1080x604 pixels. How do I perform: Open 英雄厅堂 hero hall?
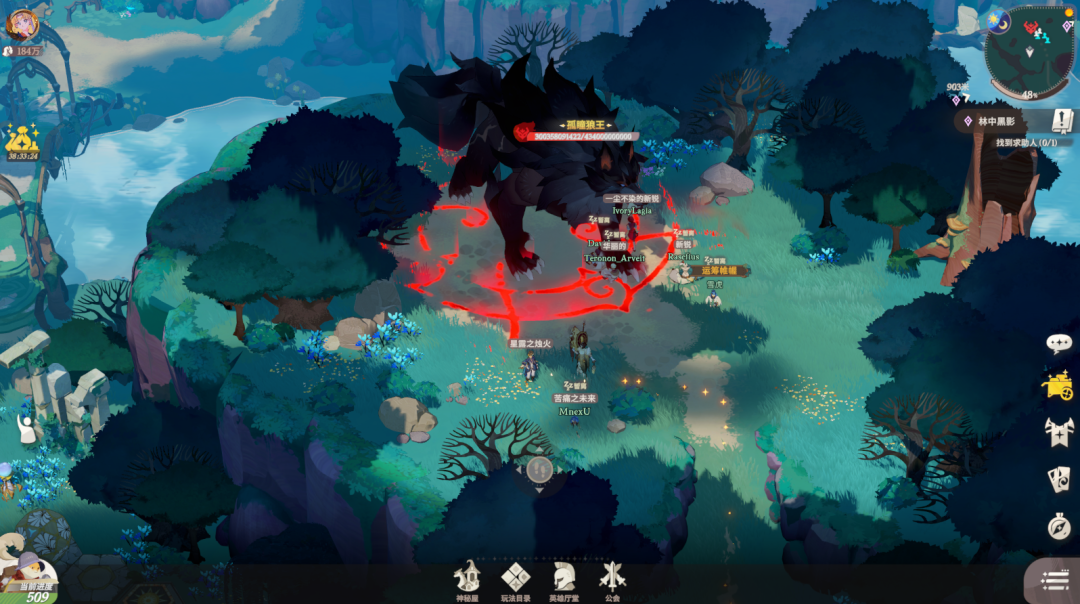click(564, 580)
